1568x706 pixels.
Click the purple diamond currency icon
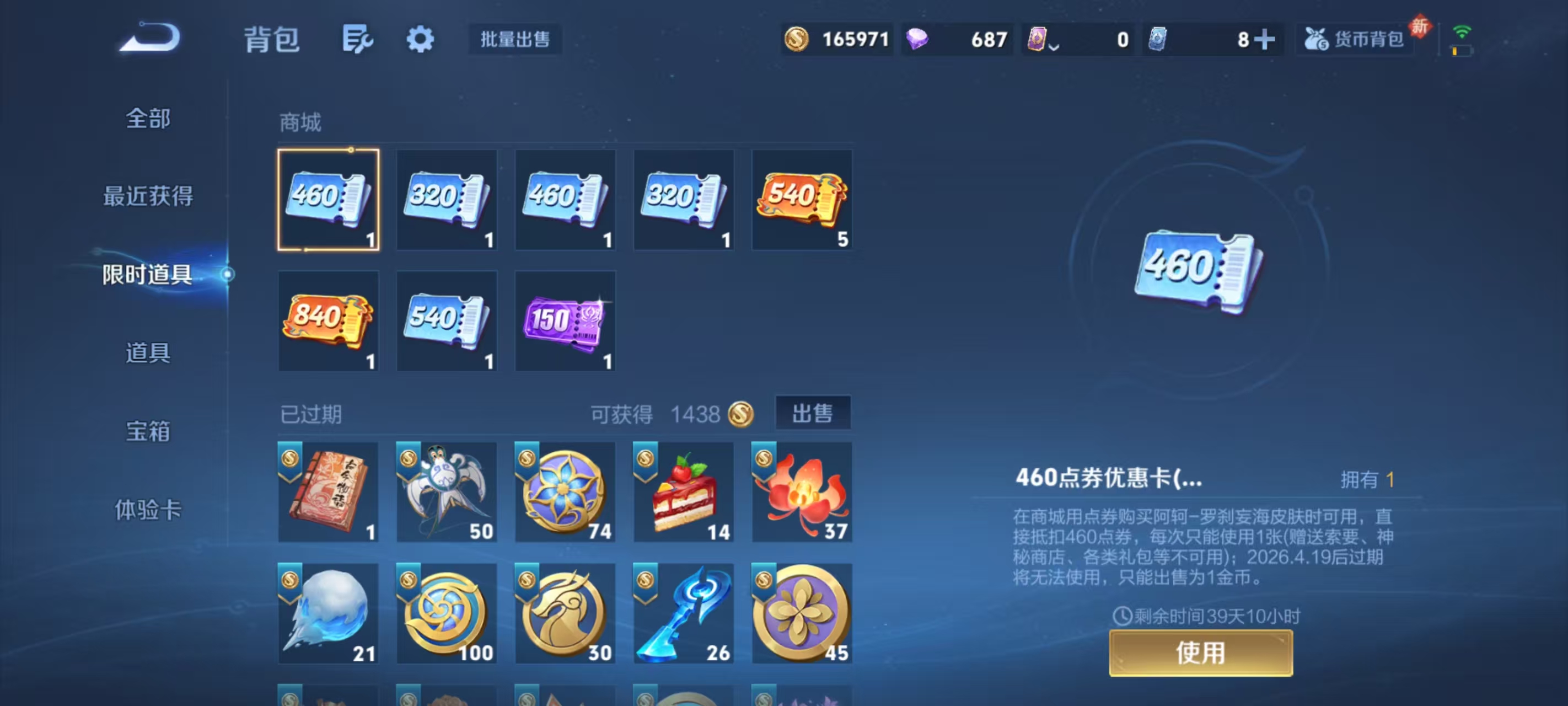[x=917, y=39]
